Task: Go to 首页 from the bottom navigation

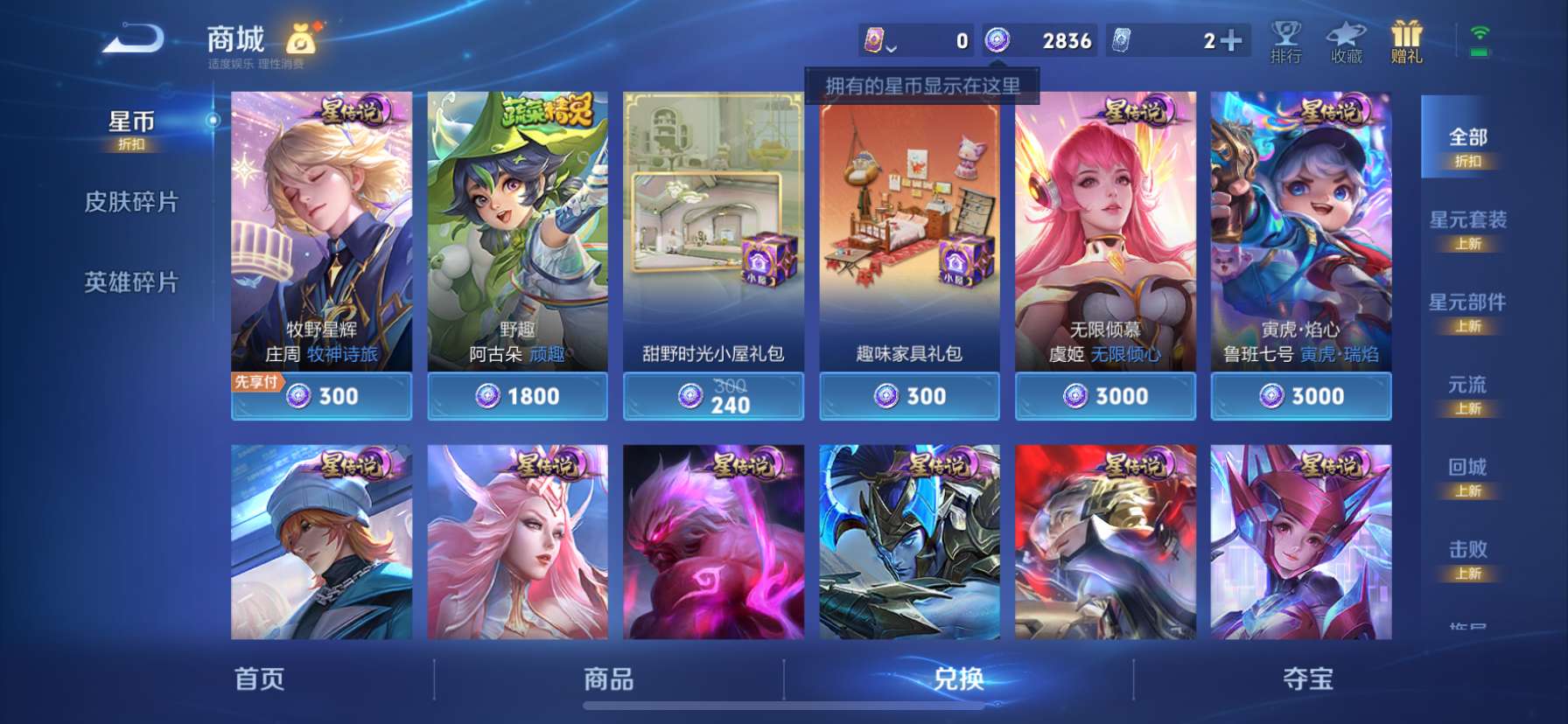Action: click(260, 680)
